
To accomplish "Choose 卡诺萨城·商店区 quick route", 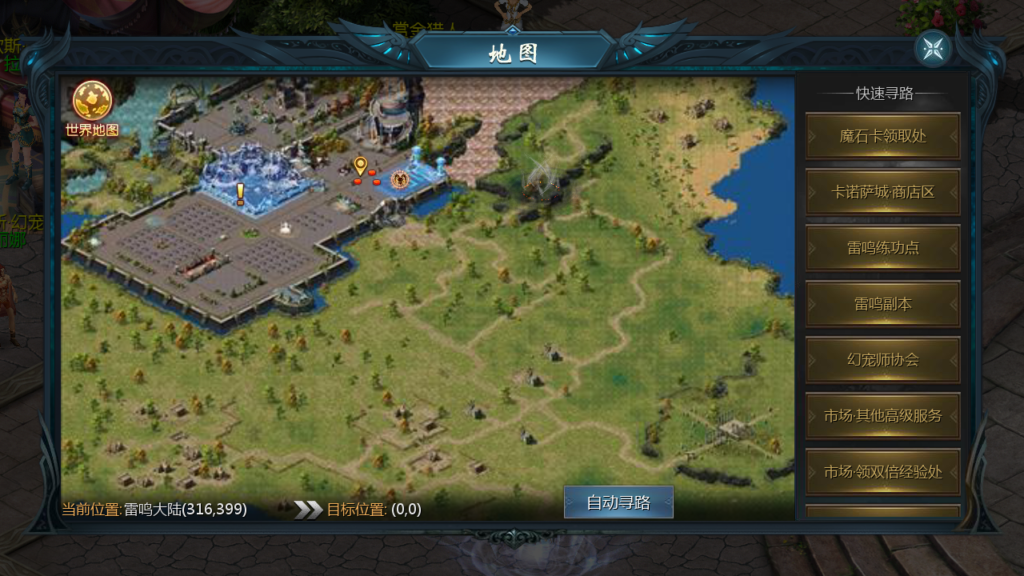I will [883, 192].
